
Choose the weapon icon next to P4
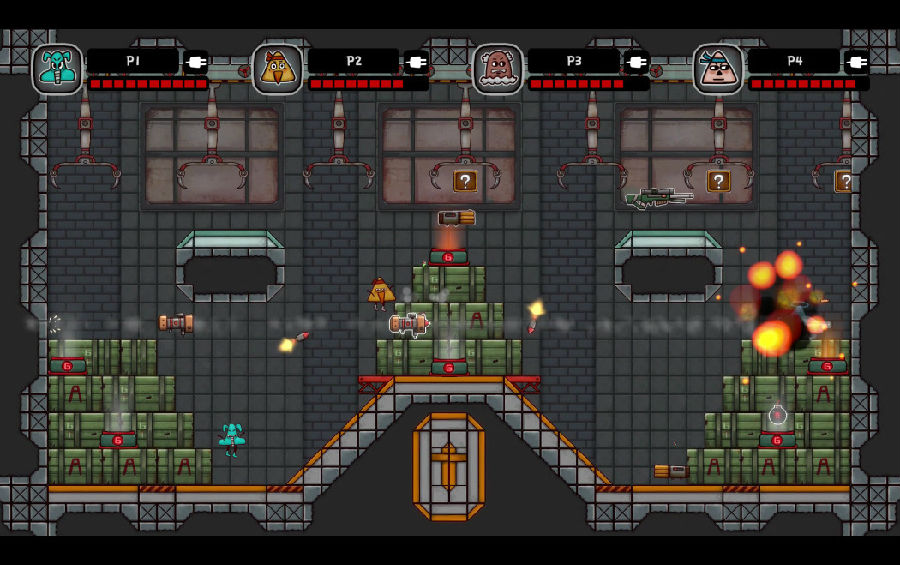tap(857, 62)
